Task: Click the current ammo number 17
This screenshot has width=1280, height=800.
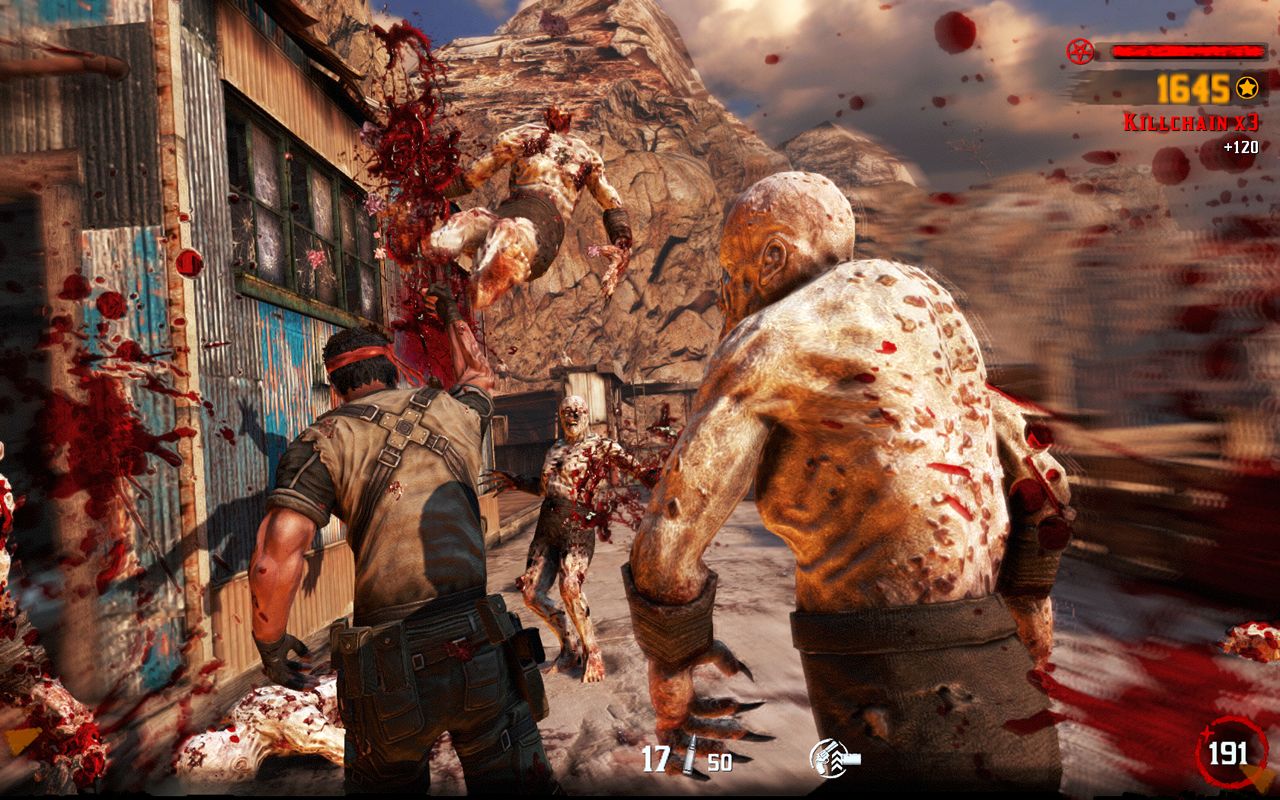Action: (x=655, y=757)
